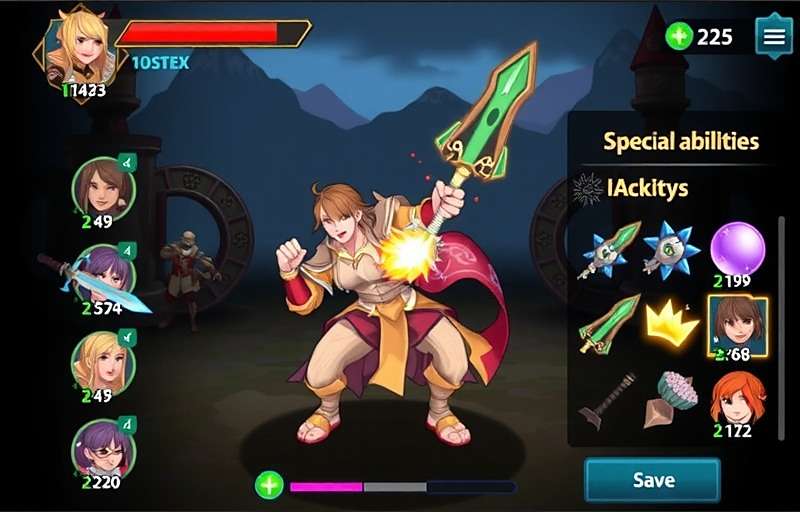Tap the green plus beside 225

[679, 37]
